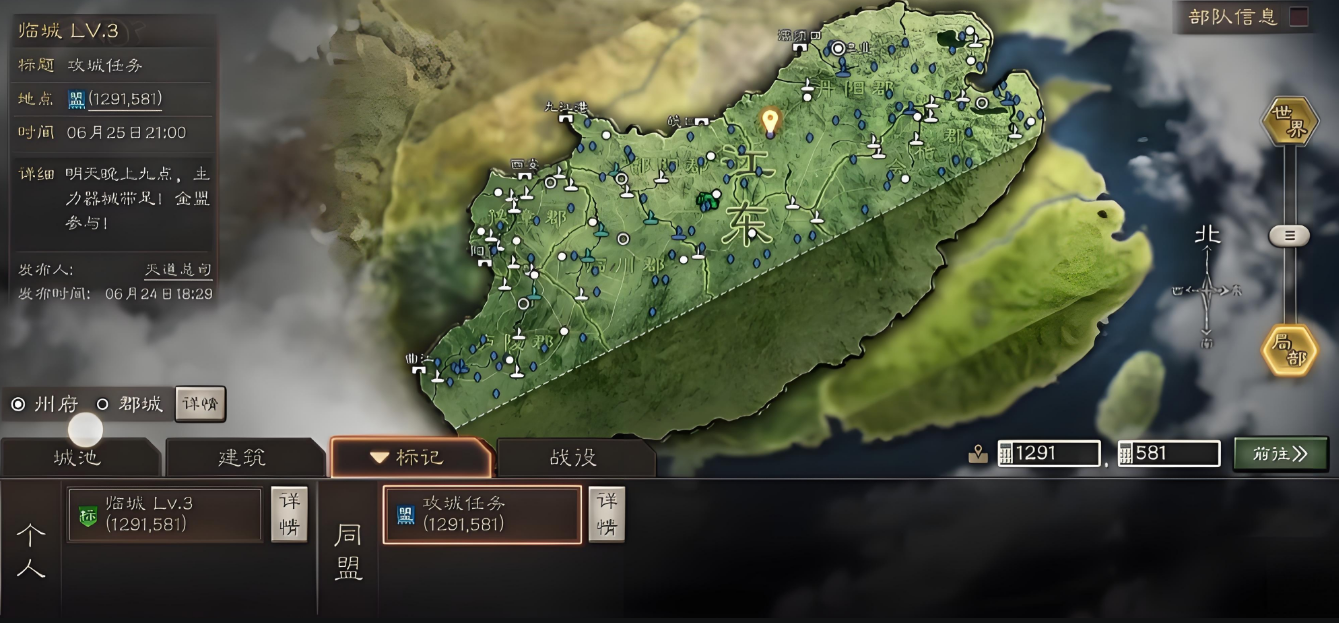Select the 标记 tab
The image size is (1339, 623).
tap(409, 458)
